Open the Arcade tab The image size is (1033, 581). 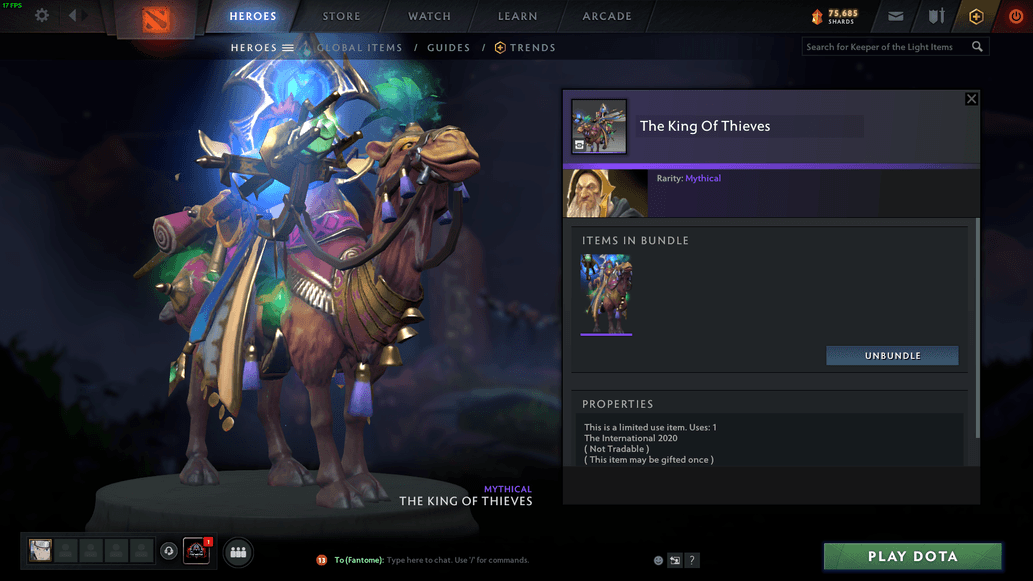(x=607, y=16)
